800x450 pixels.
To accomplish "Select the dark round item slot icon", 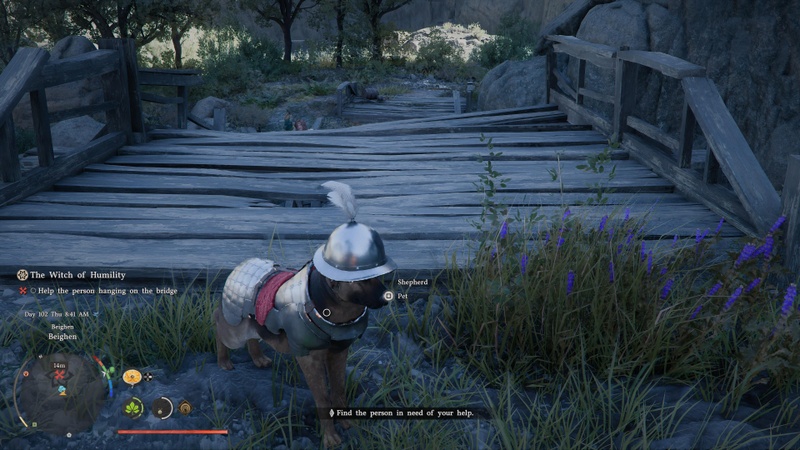I will 161,407.
